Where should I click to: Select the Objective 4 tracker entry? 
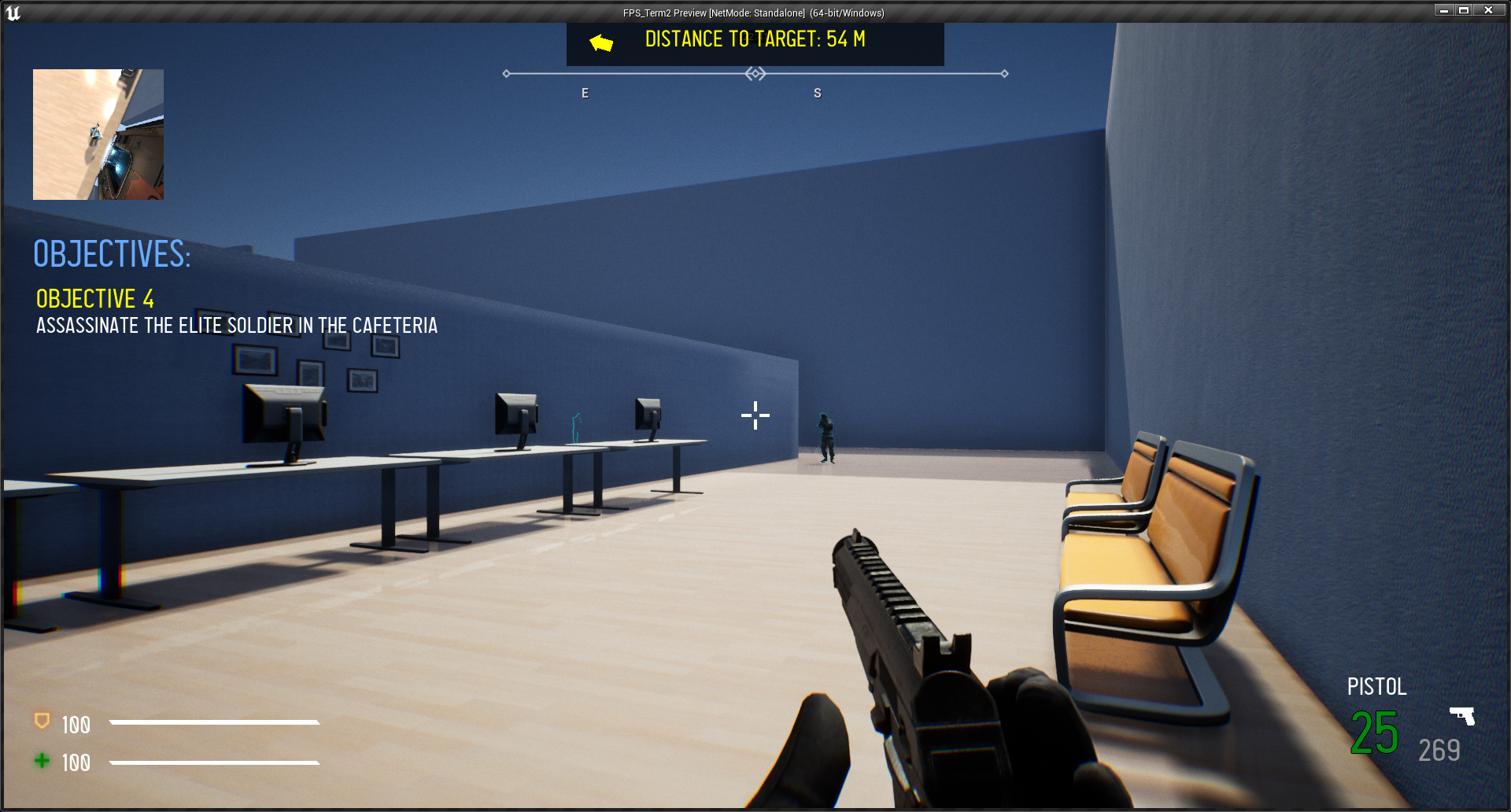95,299
